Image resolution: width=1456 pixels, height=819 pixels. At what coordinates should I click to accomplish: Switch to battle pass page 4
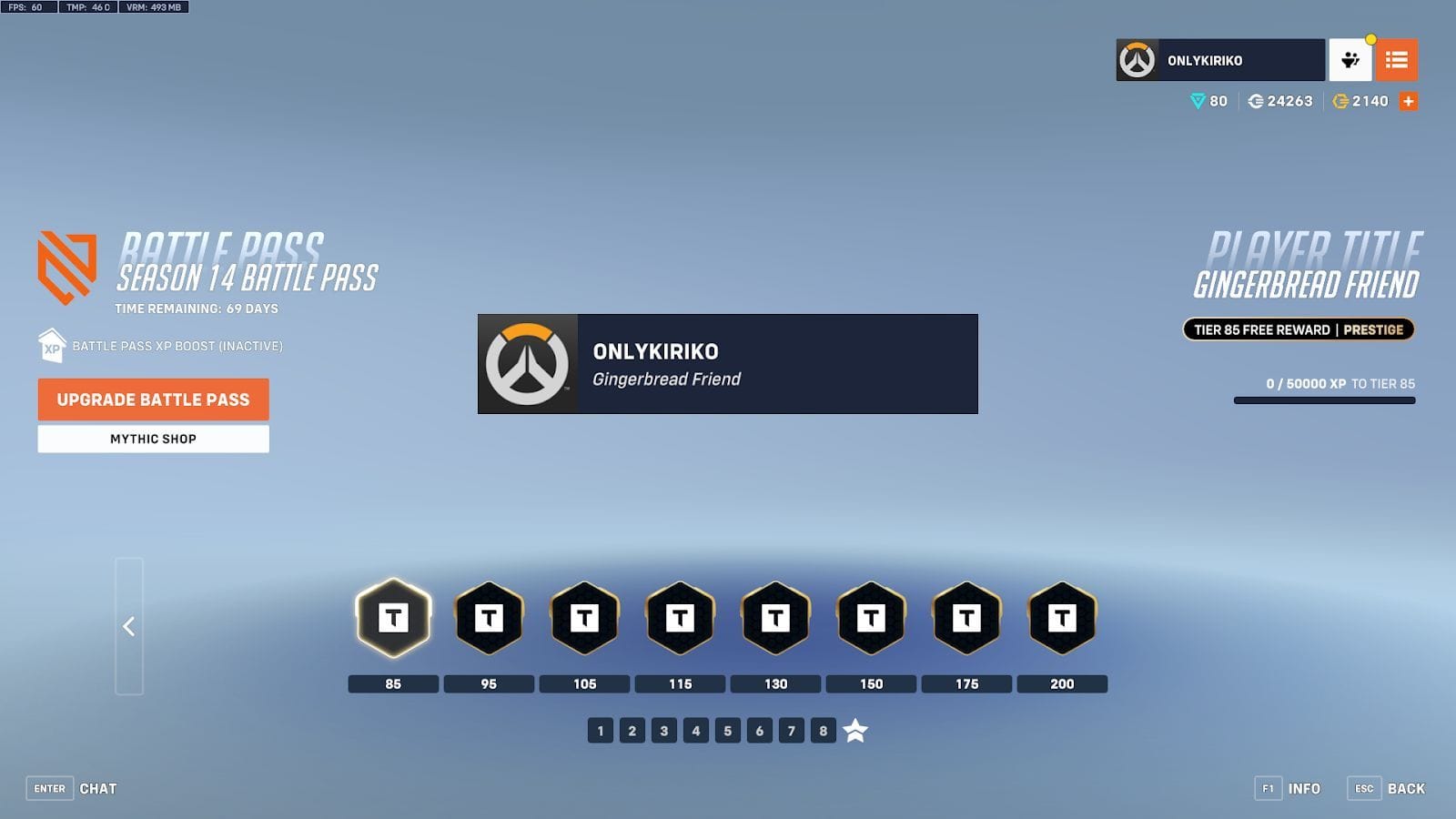coord(695,730)
